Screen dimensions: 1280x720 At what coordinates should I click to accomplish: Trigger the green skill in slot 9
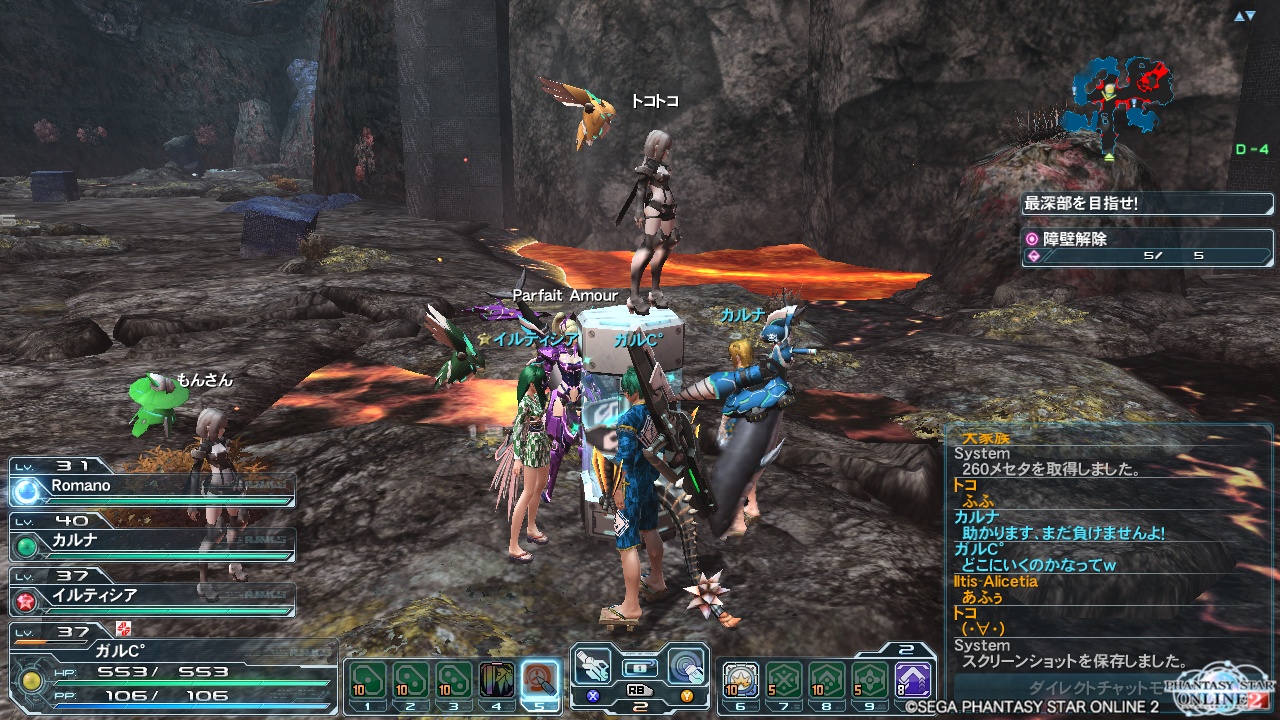click(869, 680)
